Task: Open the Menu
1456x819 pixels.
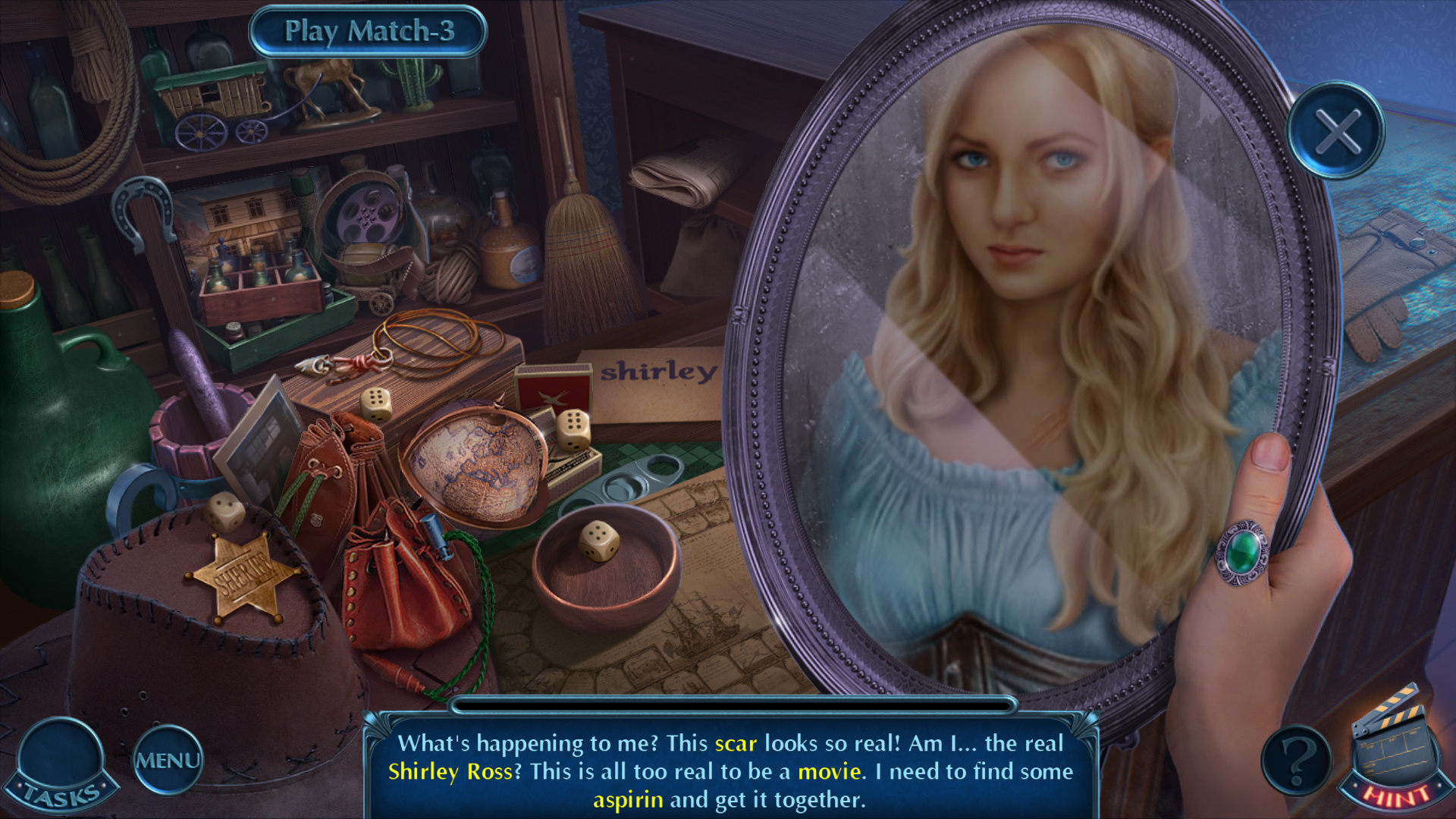Action: (x=168, y=760)
